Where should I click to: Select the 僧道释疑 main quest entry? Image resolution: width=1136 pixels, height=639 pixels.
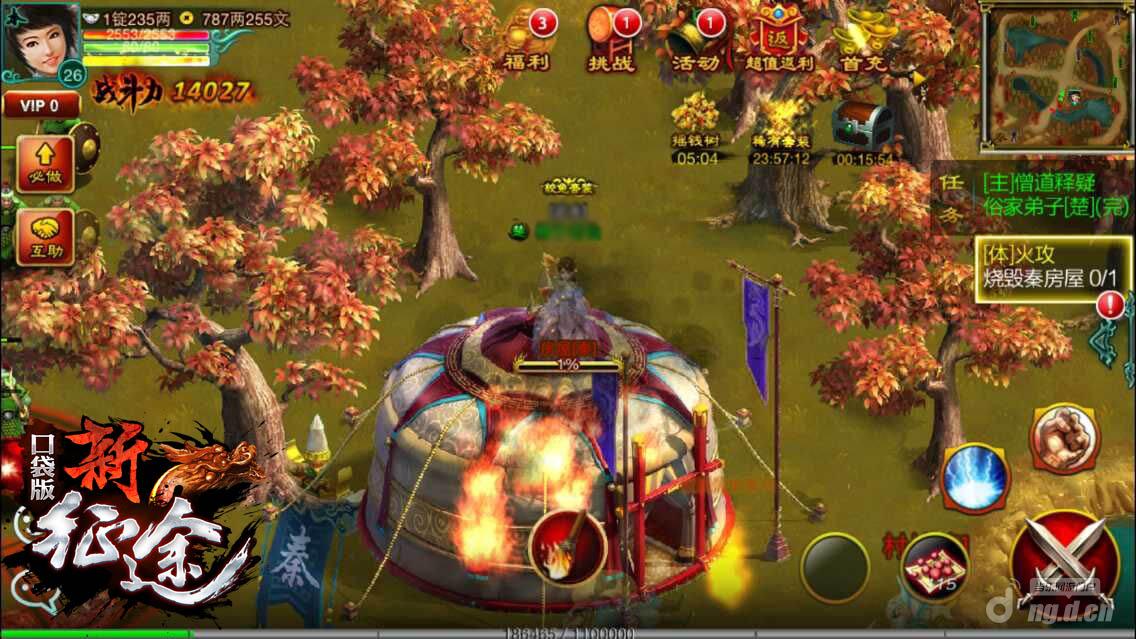click(x=1038, y=183)
